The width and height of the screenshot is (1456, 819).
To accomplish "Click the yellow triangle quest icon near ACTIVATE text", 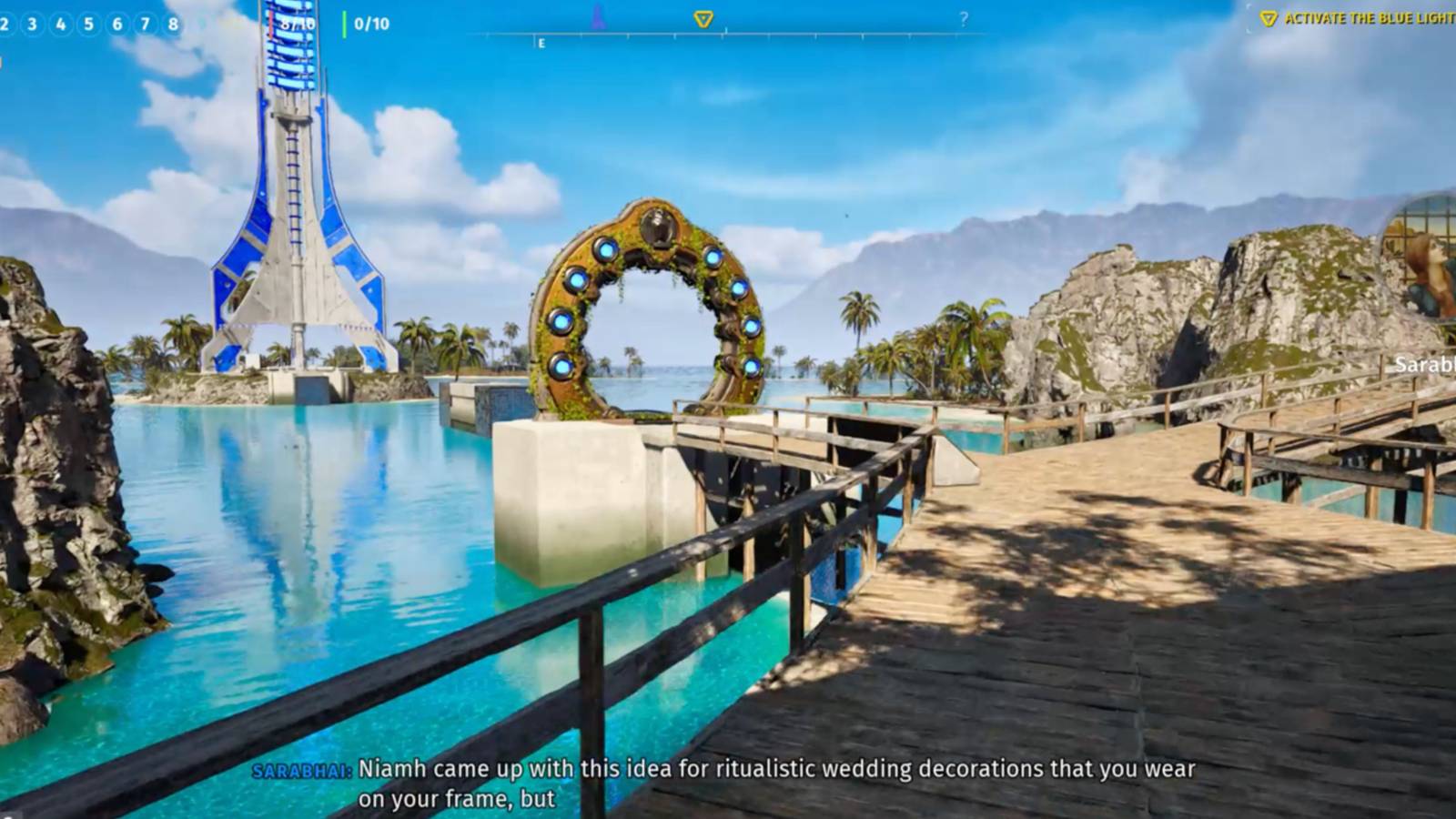I will [1267, 16].
